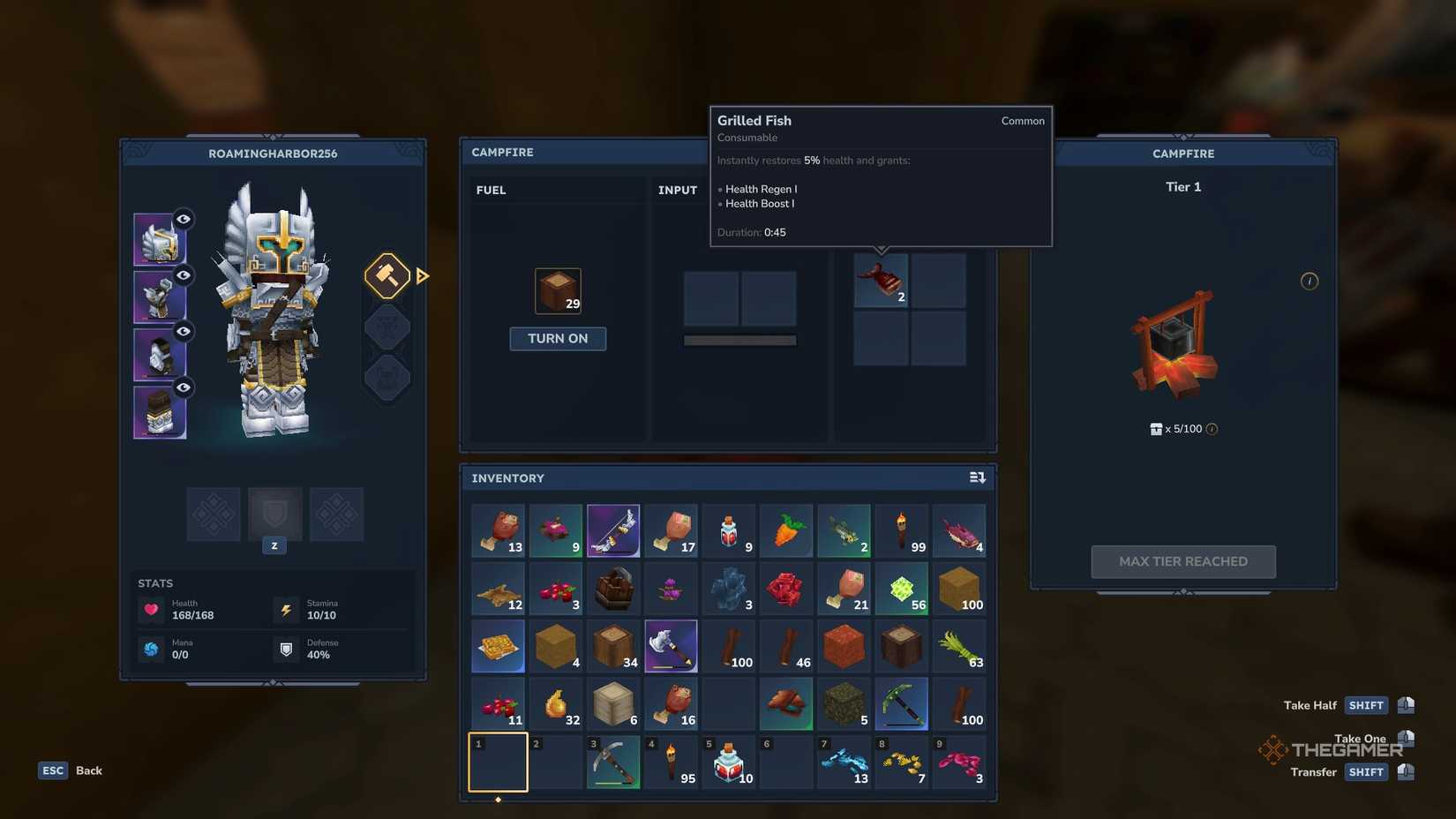Image resolution: width=1456 pixels, height=819 pixels.
Task: Click the Back option next to ESC
Action: (88, 770)
